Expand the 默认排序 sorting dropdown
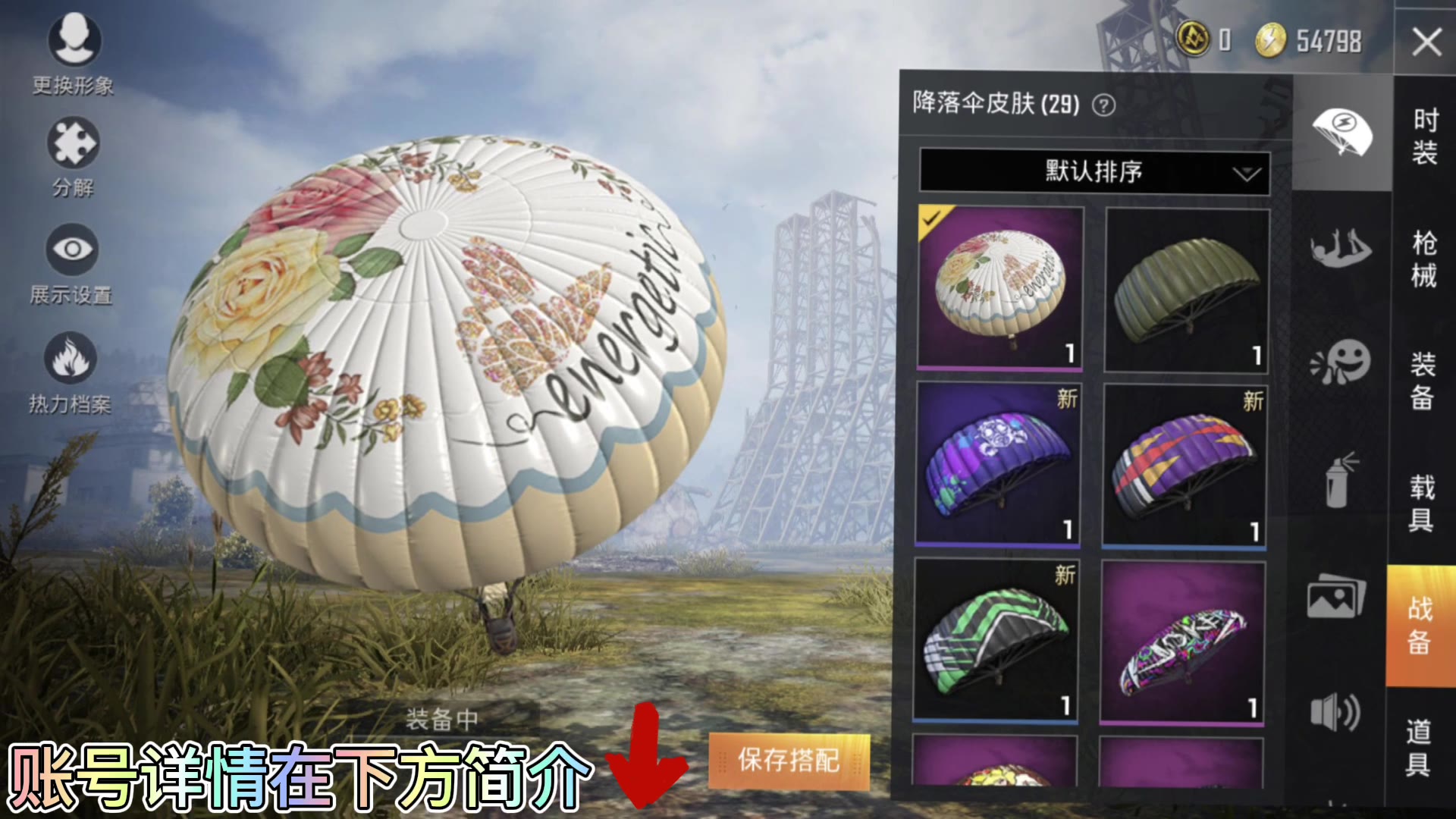 click(x=1094, y=173)
